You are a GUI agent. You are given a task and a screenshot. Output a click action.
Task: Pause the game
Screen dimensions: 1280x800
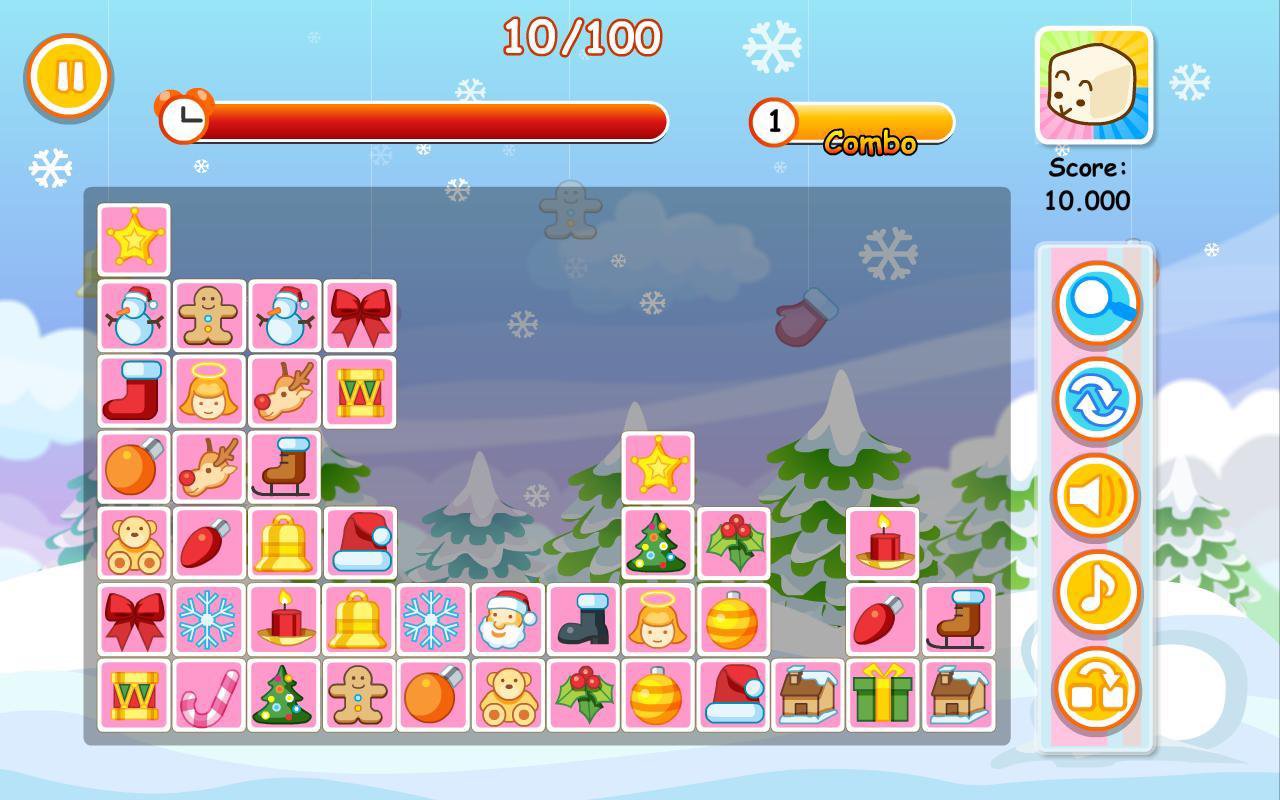[66, 76]
